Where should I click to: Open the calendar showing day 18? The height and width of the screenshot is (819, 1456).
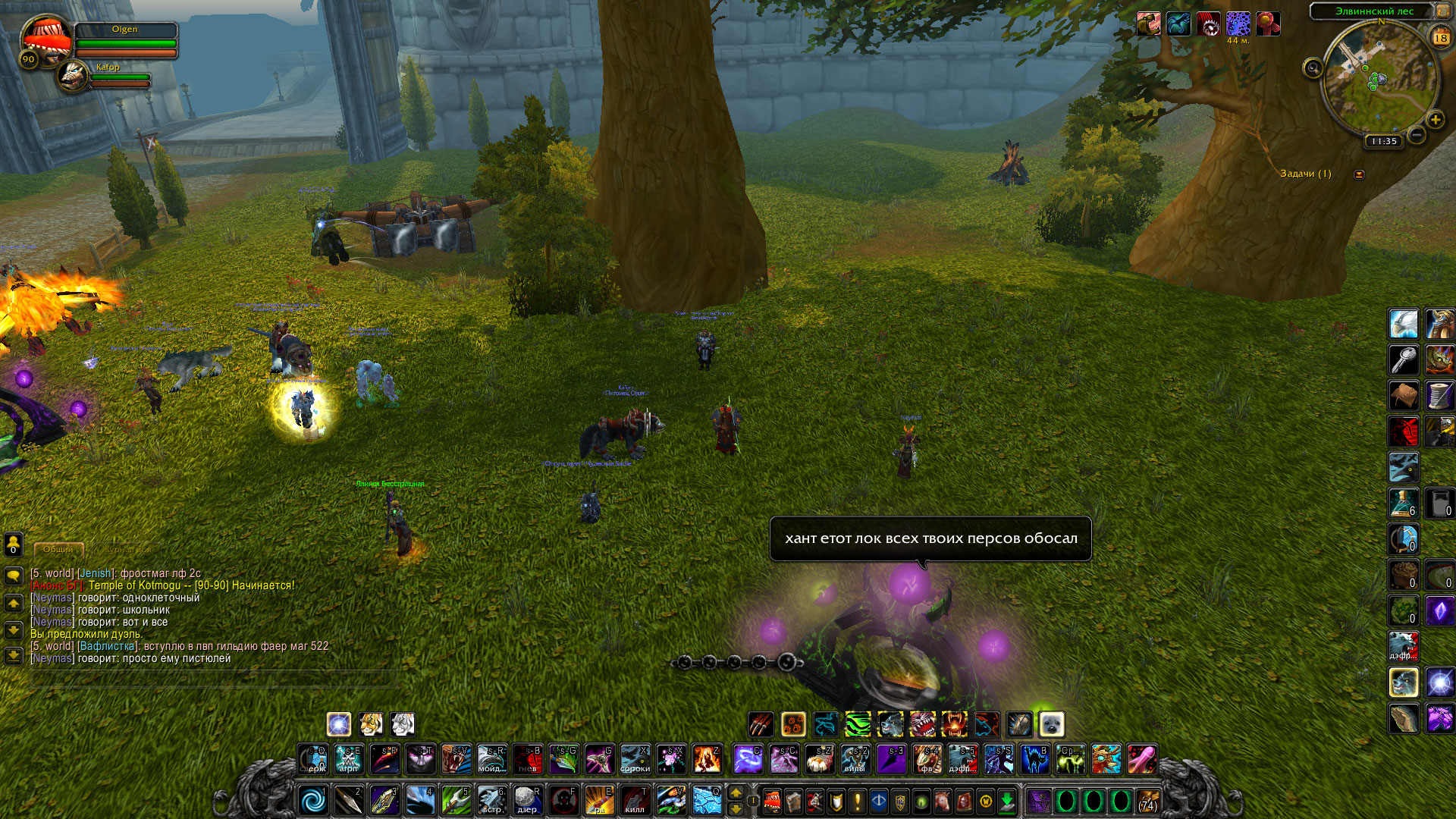1440,37
